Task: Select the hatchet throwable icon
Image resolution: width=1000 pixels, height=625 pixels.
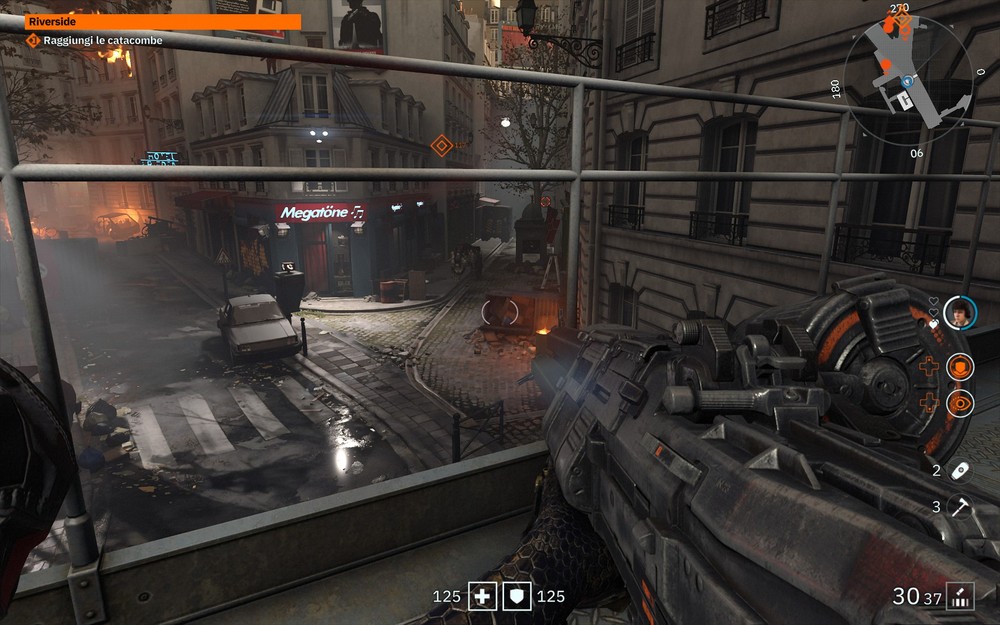Action: [960, 507]
